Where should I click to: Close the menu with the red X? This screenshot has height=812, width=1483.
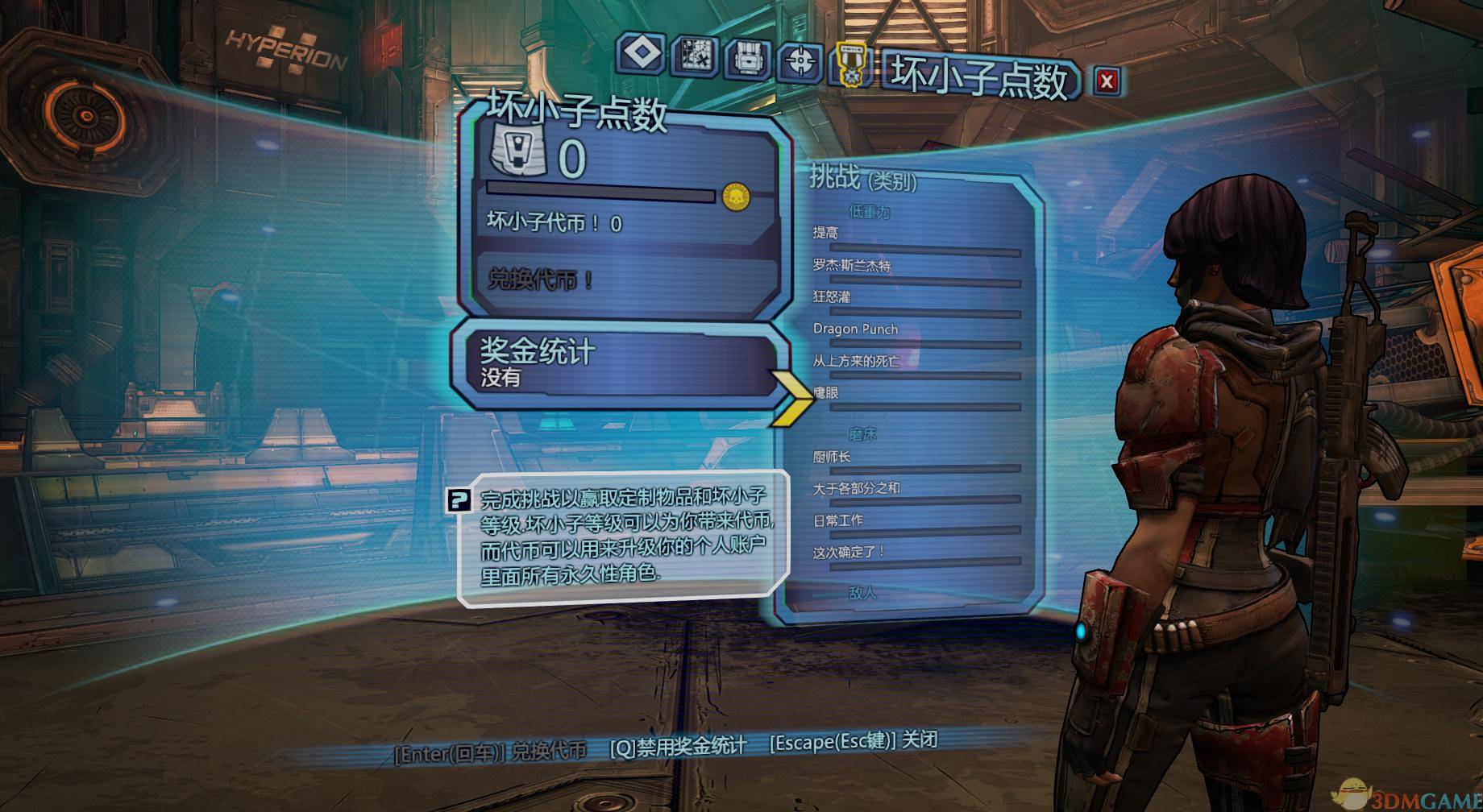(x=1107, y=81)
